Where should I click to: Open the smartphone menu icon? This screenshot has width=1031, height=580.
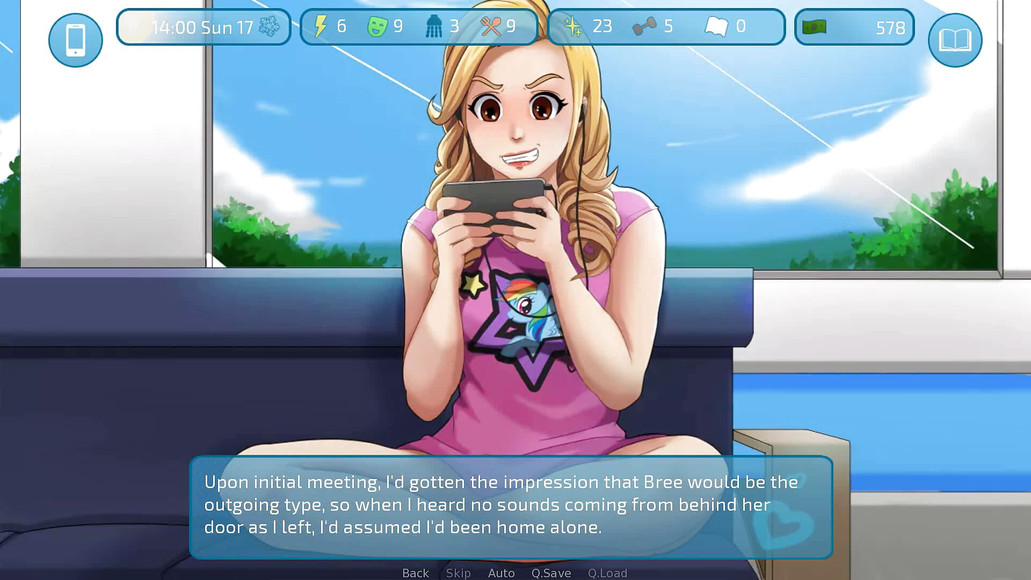tap(75, 40)
